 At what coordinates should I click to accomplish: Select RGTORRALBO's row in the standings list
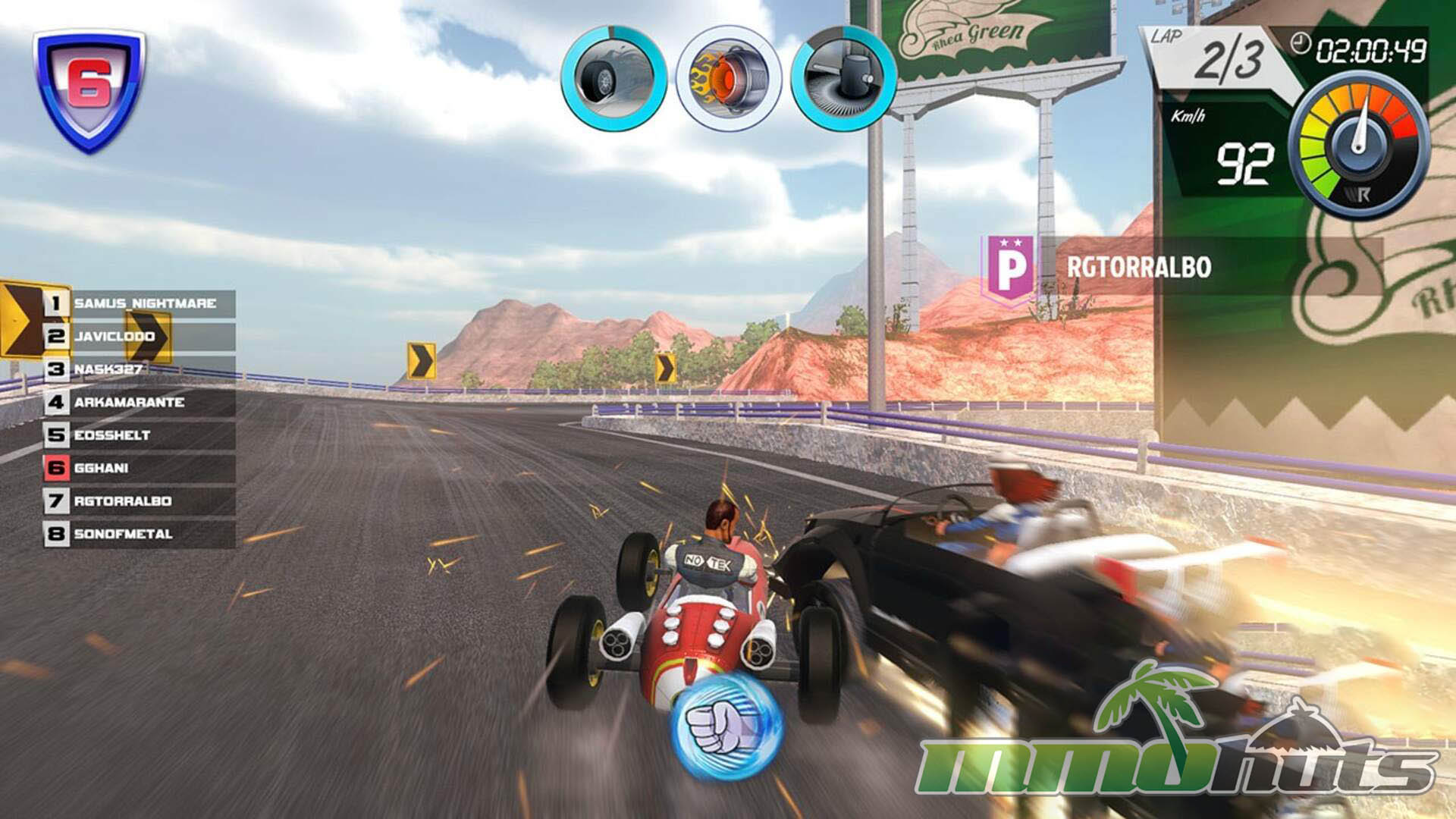point(140,501)
